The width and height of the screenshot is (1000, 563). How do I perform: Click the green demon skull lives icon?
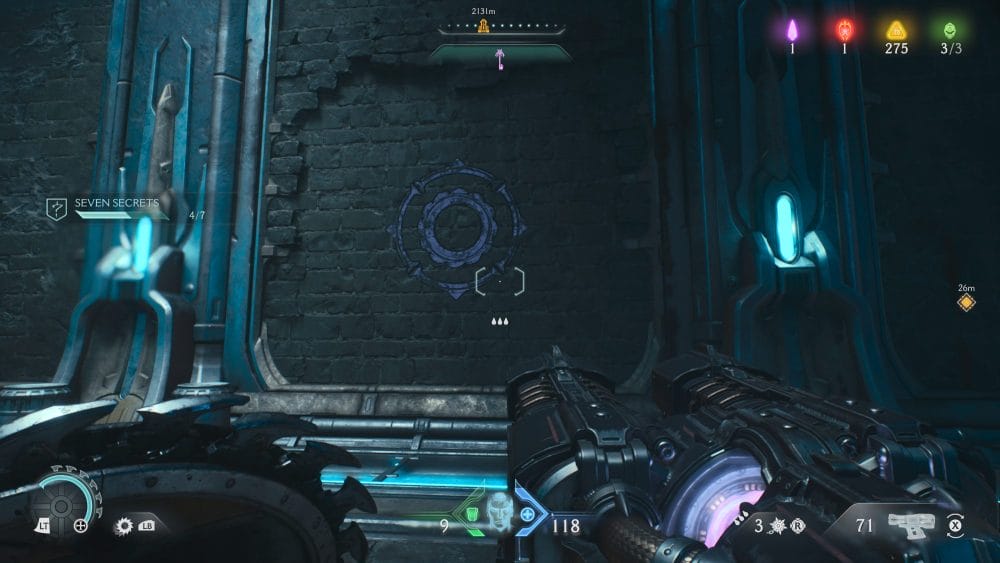(948, 30)
